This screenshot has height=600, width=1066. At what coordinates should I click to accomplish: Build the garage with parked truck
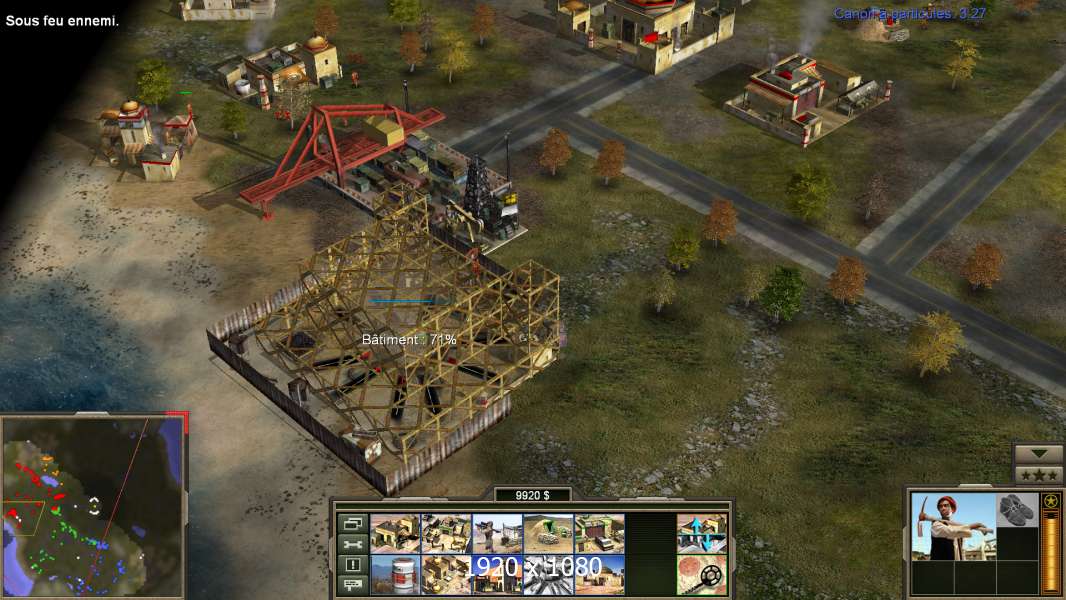[x=599, y=534]
